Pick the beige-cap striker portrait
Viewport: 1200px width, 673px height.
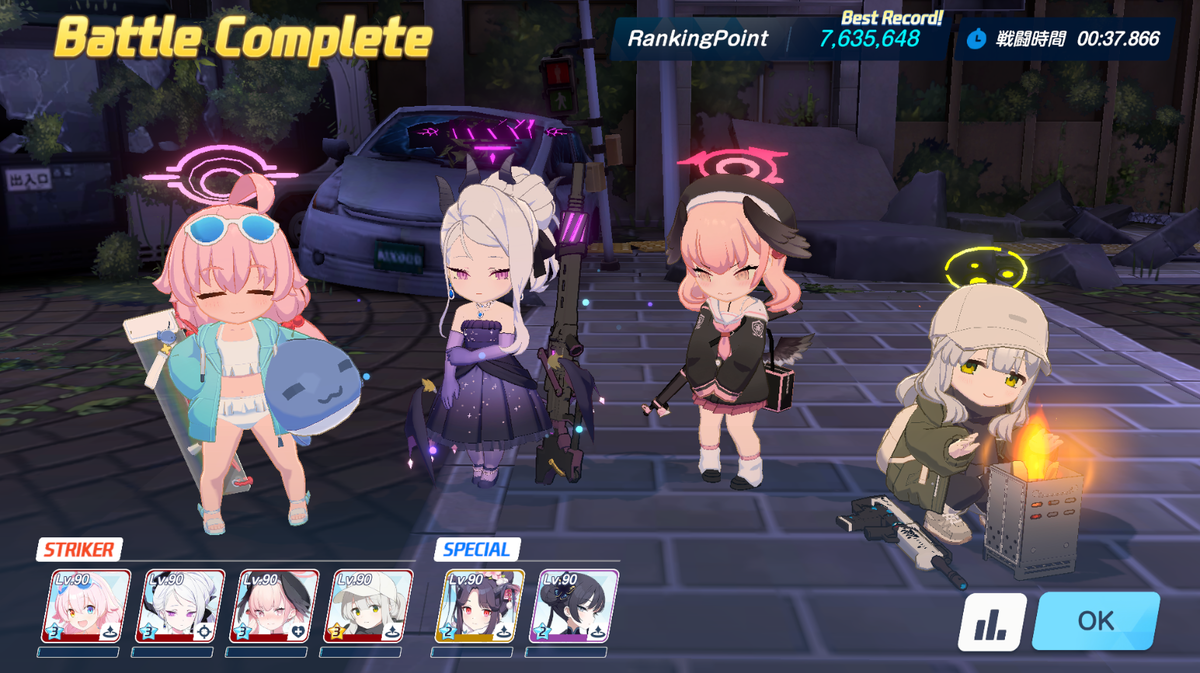tap(368, 606)
